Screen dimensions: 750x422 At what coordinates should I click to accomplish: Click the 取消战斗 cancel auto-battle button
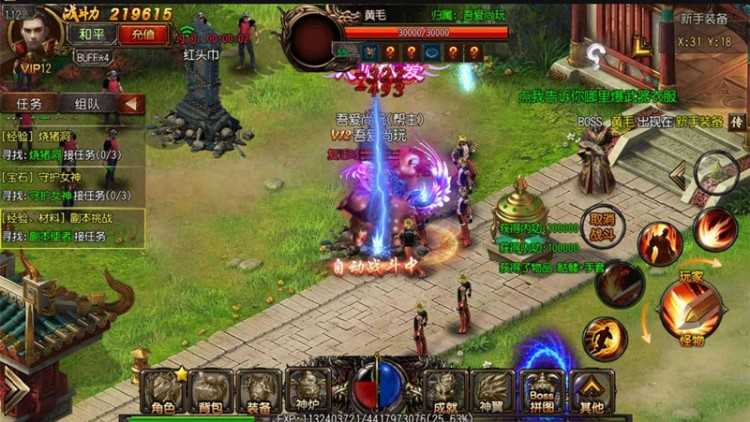pos(601,224)
